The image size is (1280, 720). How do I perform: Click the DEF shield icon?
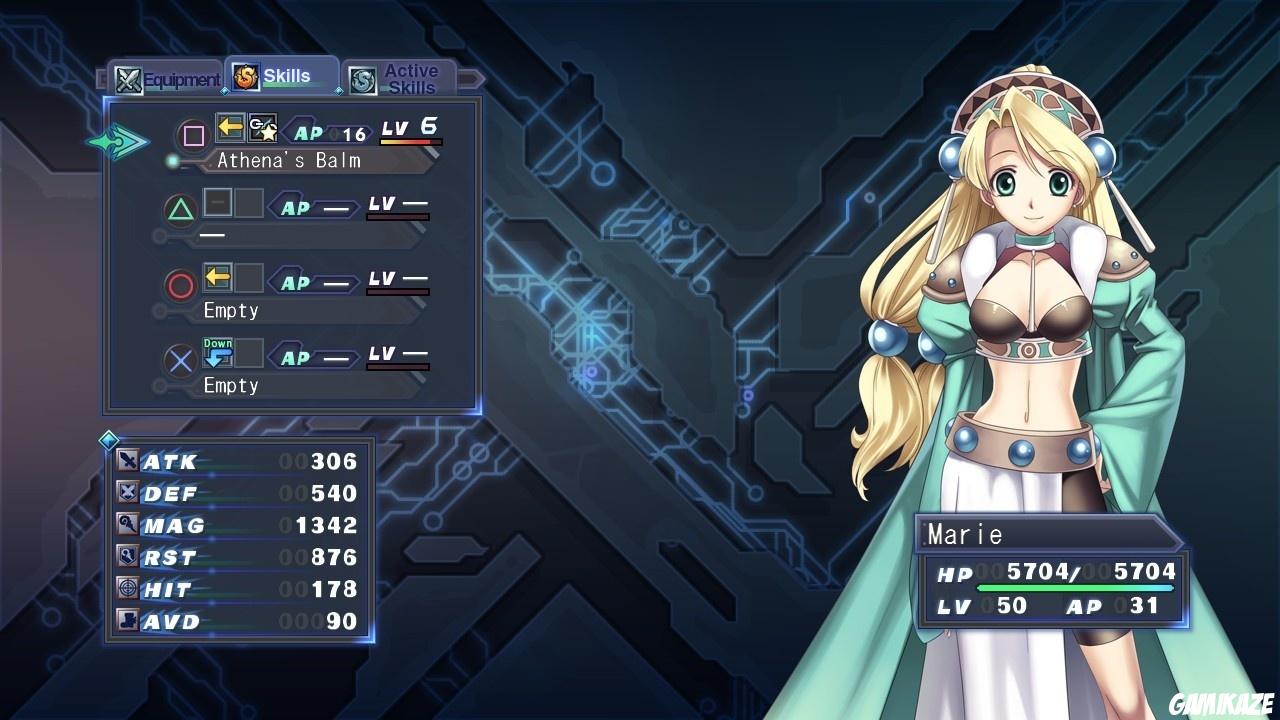(128, 492)
